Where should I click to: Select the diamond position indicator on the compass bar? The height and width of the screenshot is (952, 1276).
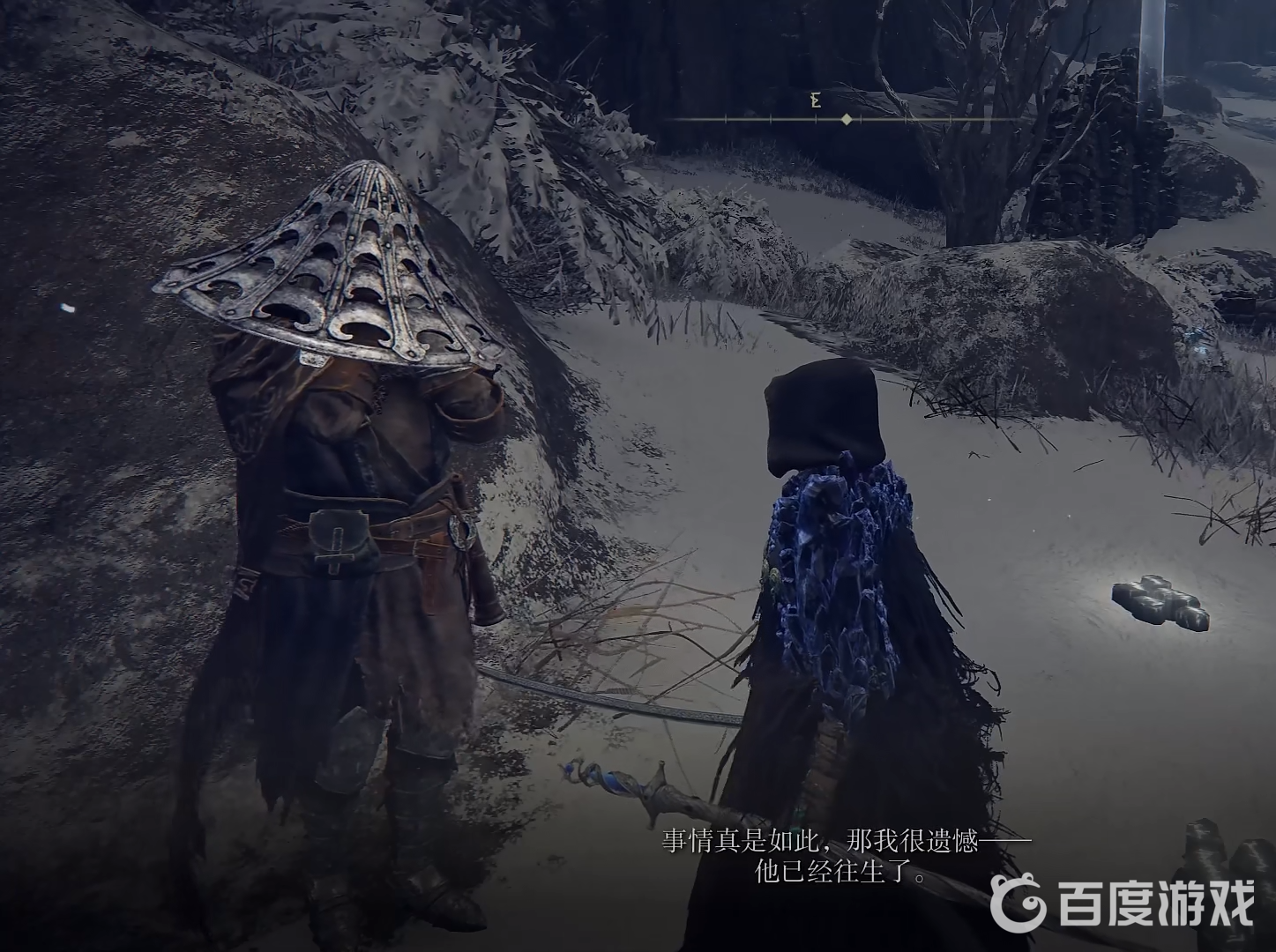click(846, 115)
